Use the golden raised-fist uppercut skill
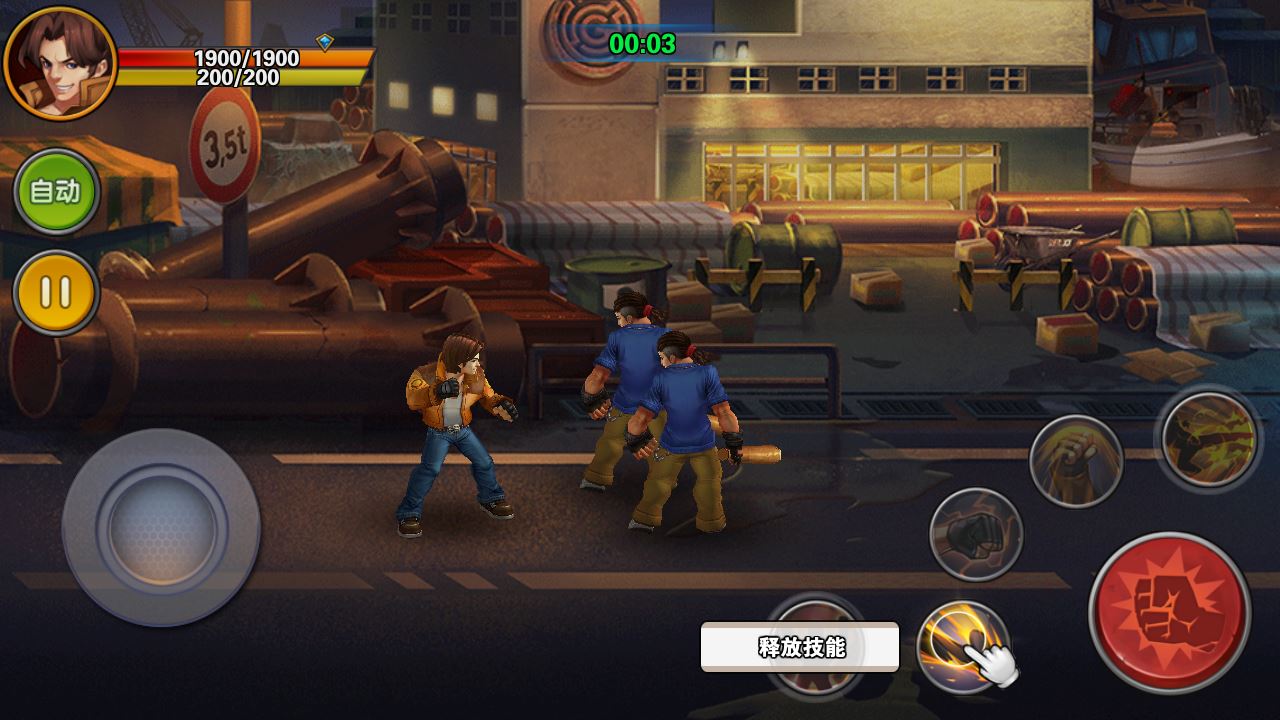Screen dimensions: 1280x720 pos(1075,461)
